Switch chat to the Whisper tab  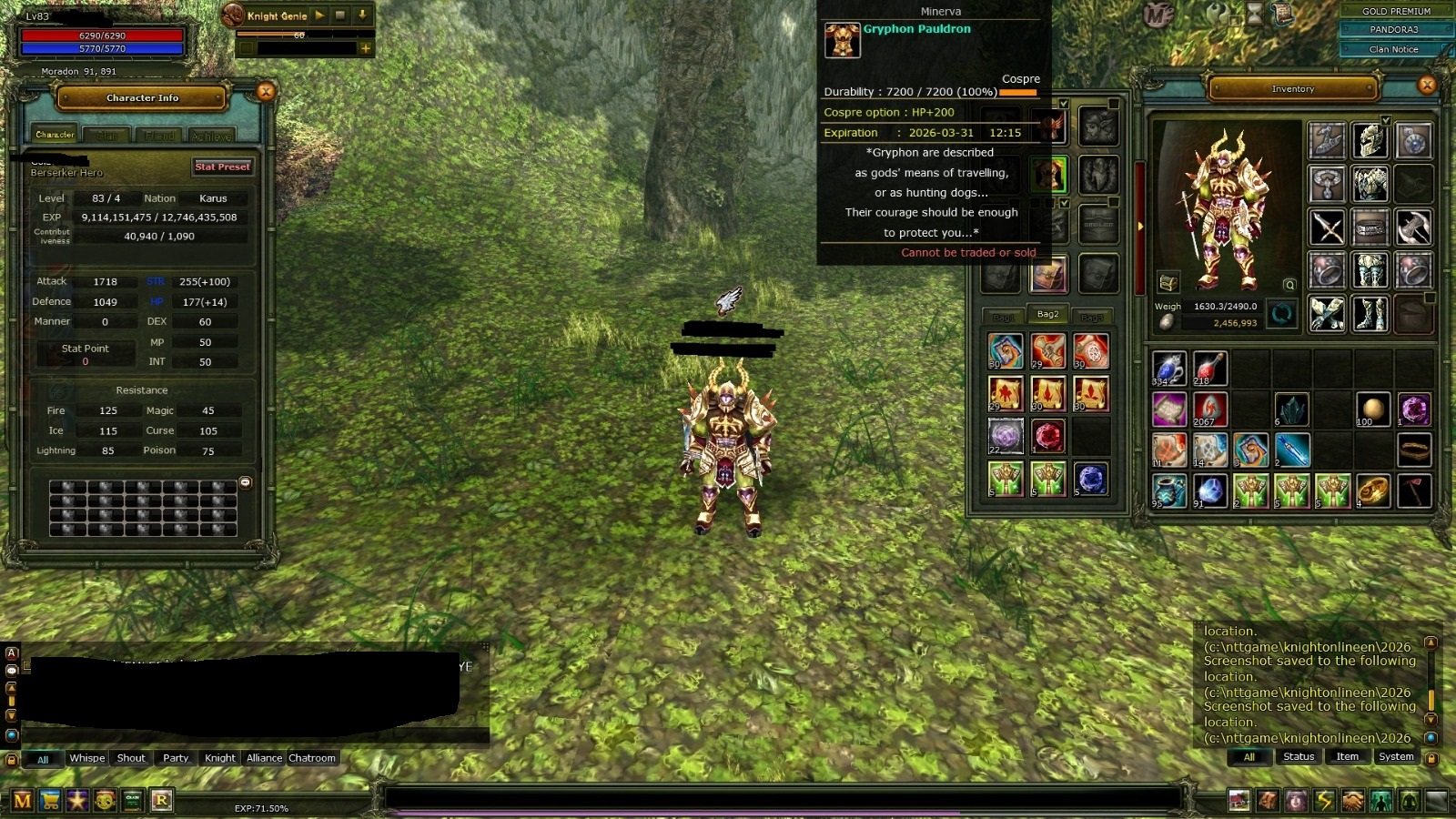(87, 758)
